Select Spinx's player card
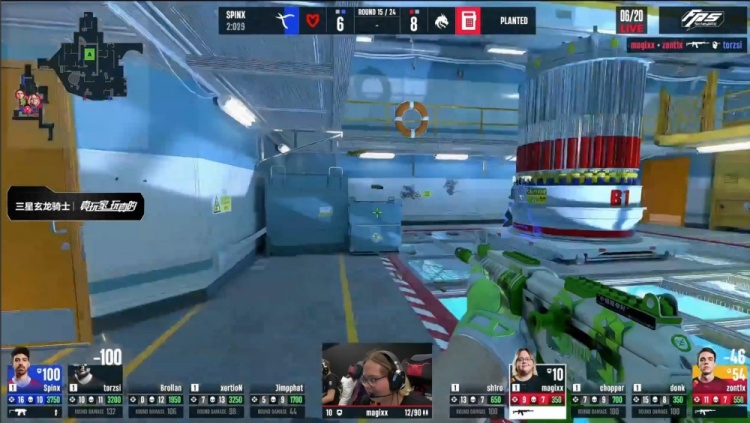 point(35,383)
